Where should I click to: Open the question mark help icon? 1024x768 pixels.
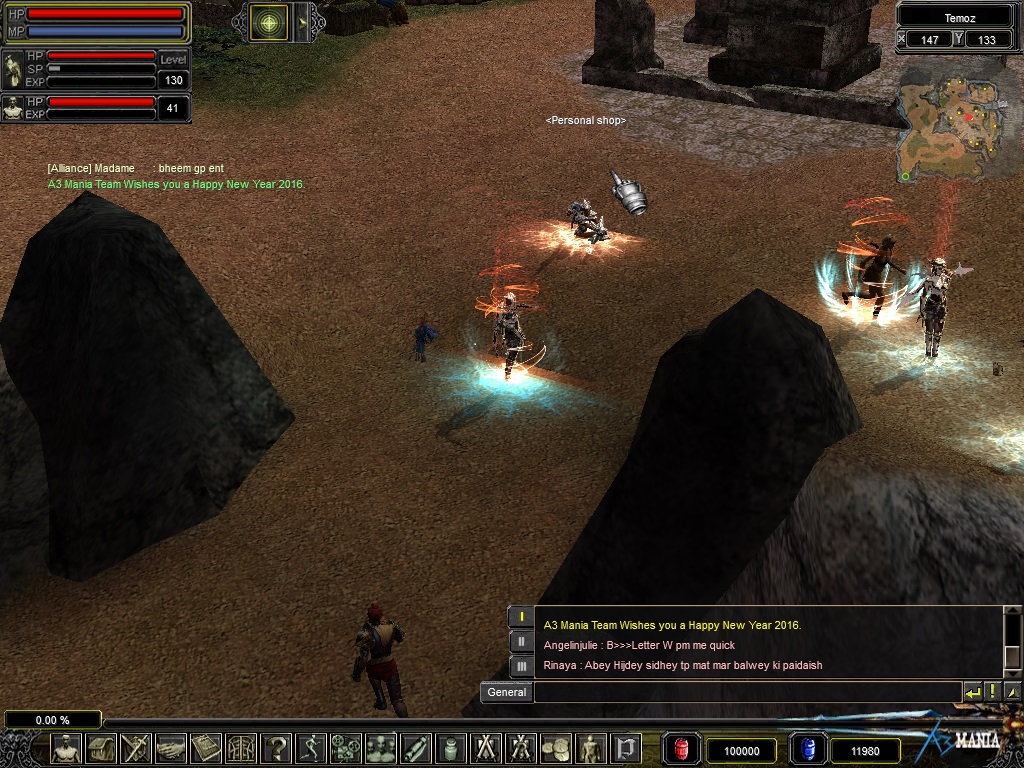tap(277, 748)
